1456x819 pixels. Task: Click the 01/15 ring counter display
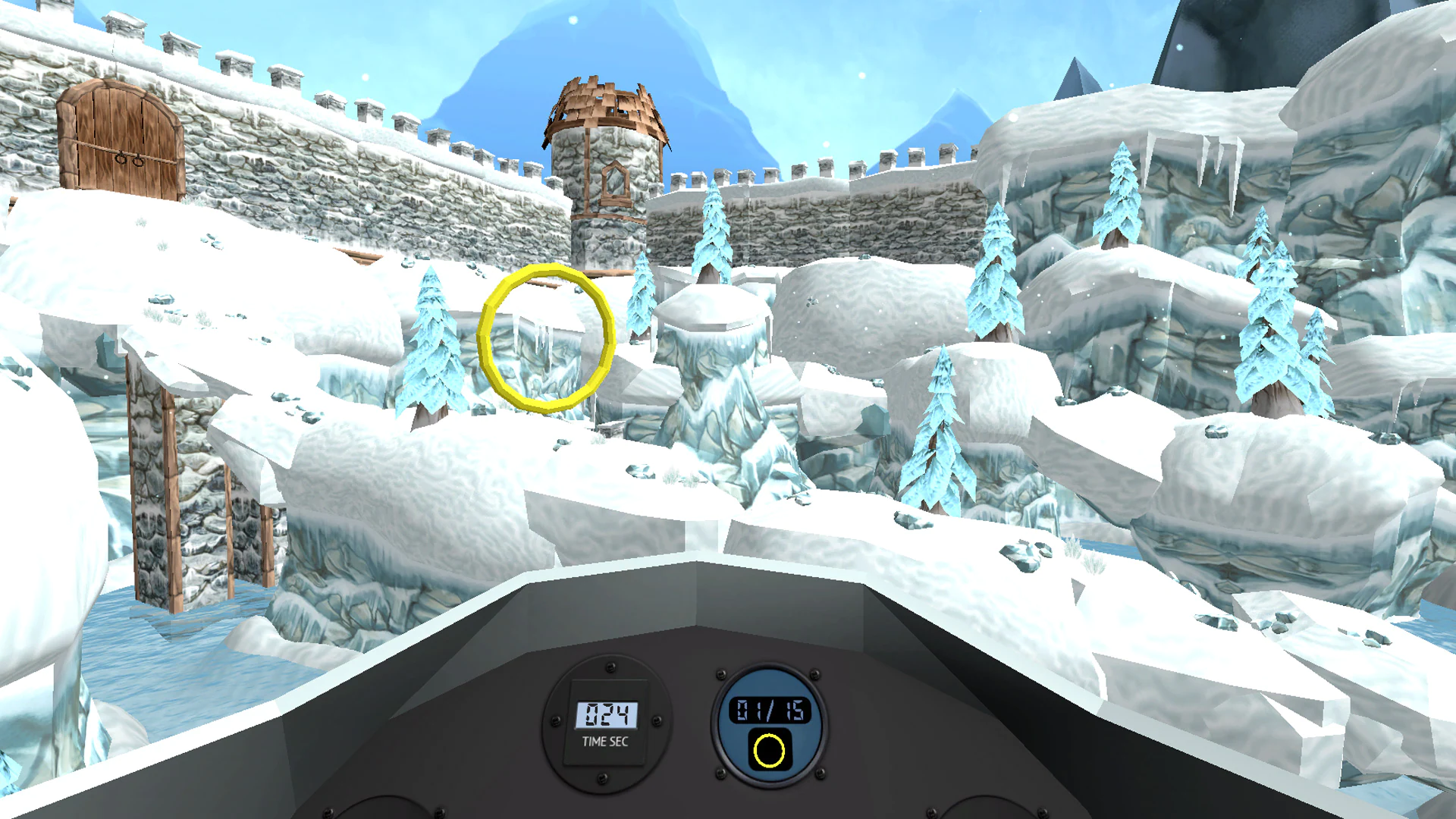point(770,710)
